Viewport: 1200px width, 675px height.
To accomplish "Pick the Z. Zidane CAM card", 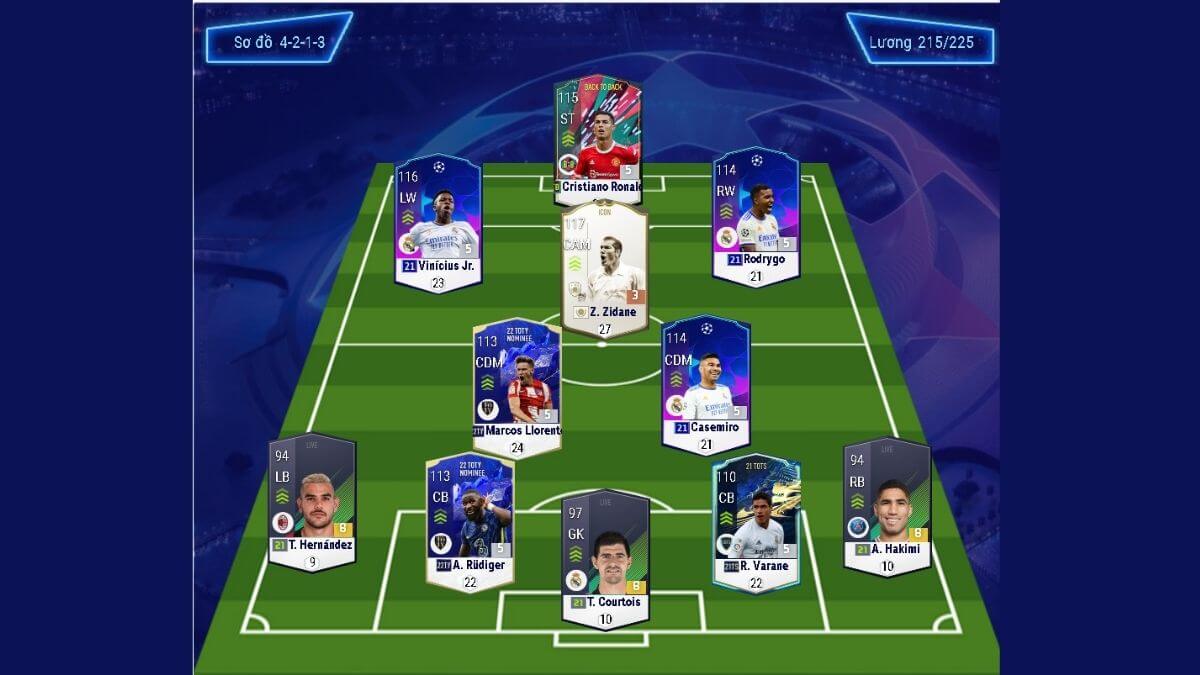I will pos(604,266).
